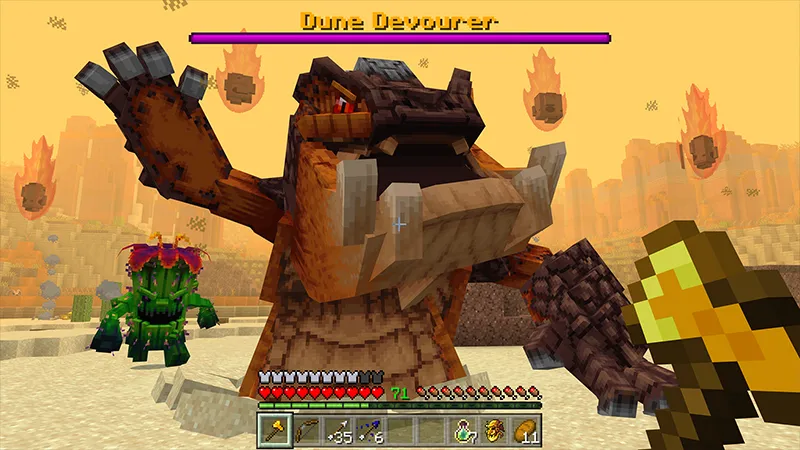Select the golden hammer hotbar slot

pyautogui.click(x=274, y=430)
